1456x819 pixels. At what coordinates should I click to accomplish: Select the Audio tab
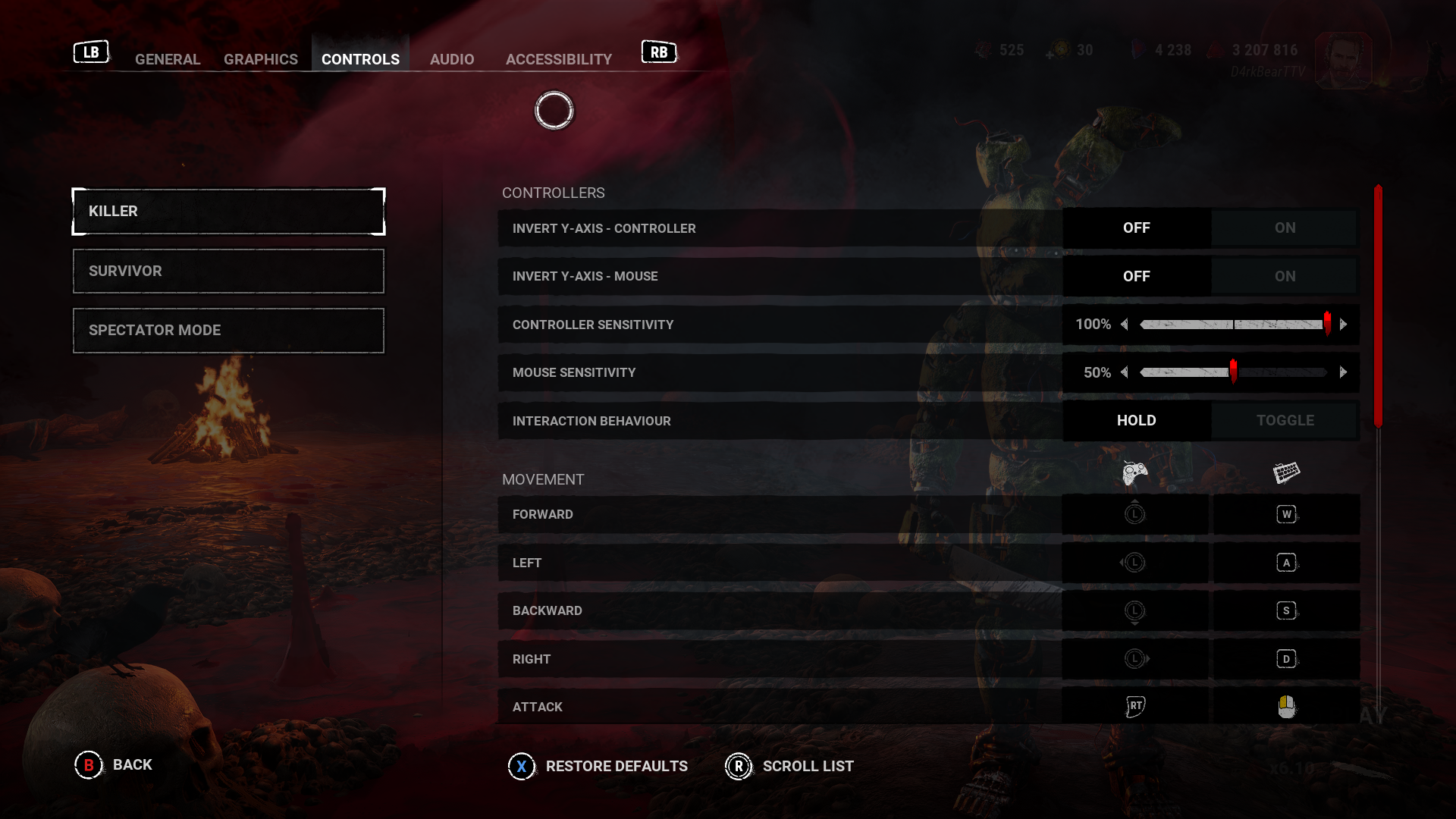[x=452, y=59]
